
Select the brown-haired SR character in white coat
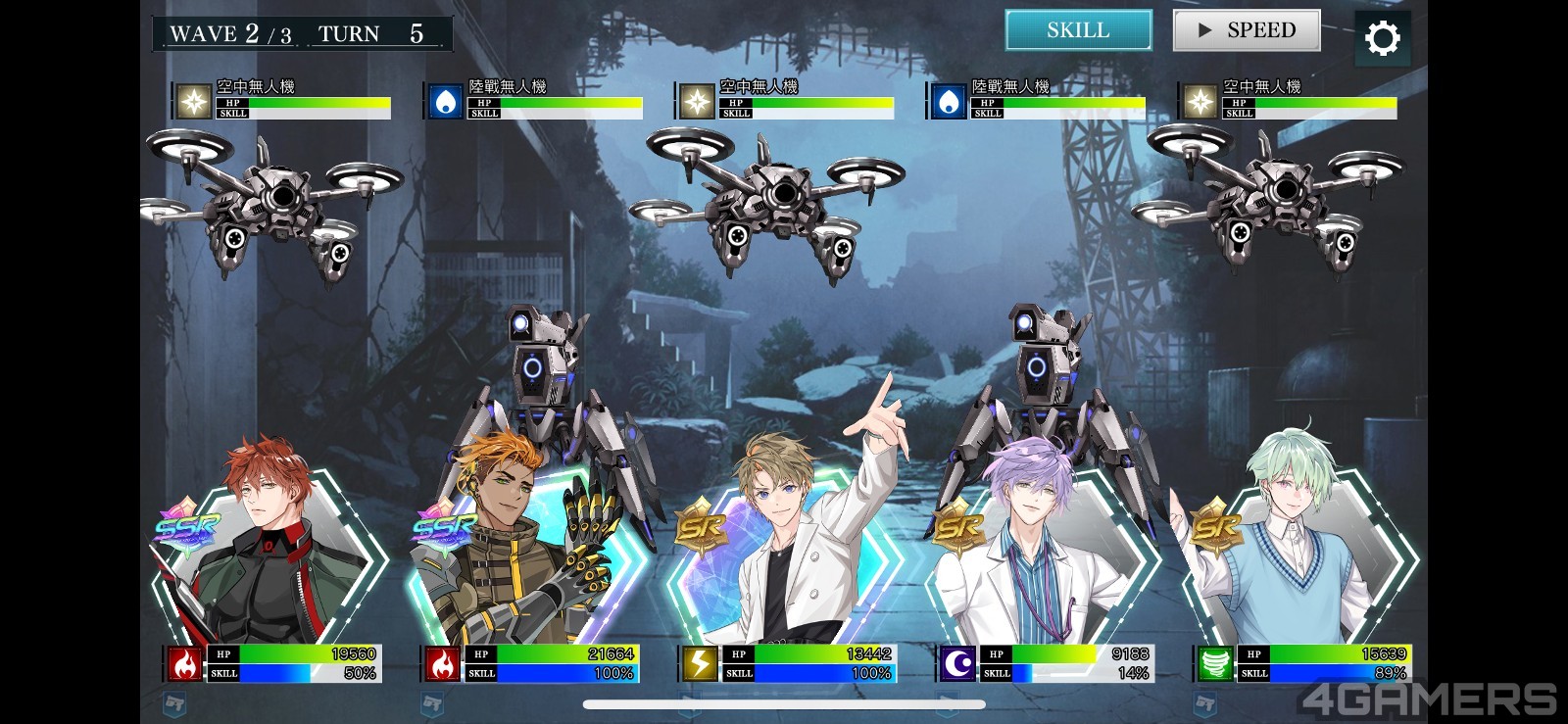784,558
